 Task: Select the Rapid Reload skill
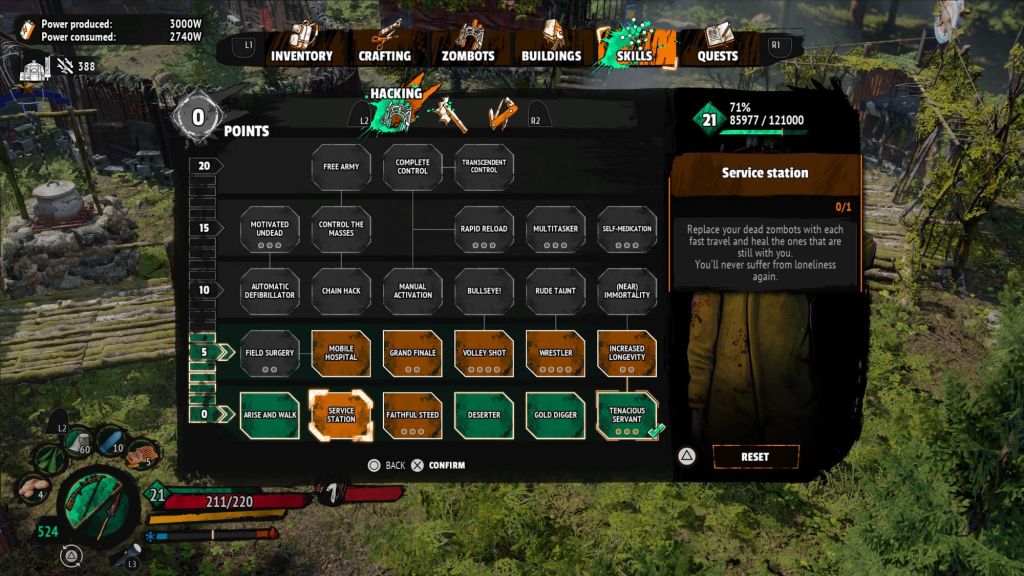(x=484, y=230)
